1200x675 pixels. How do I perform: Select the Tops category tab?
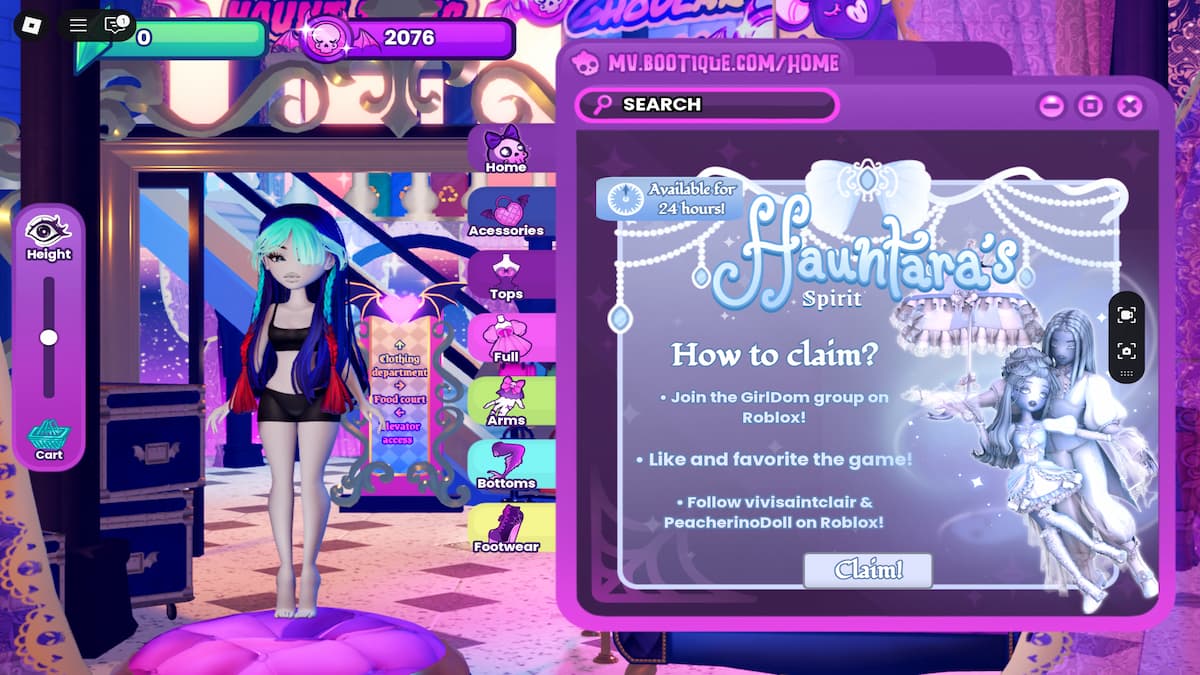tap(506, 278)
